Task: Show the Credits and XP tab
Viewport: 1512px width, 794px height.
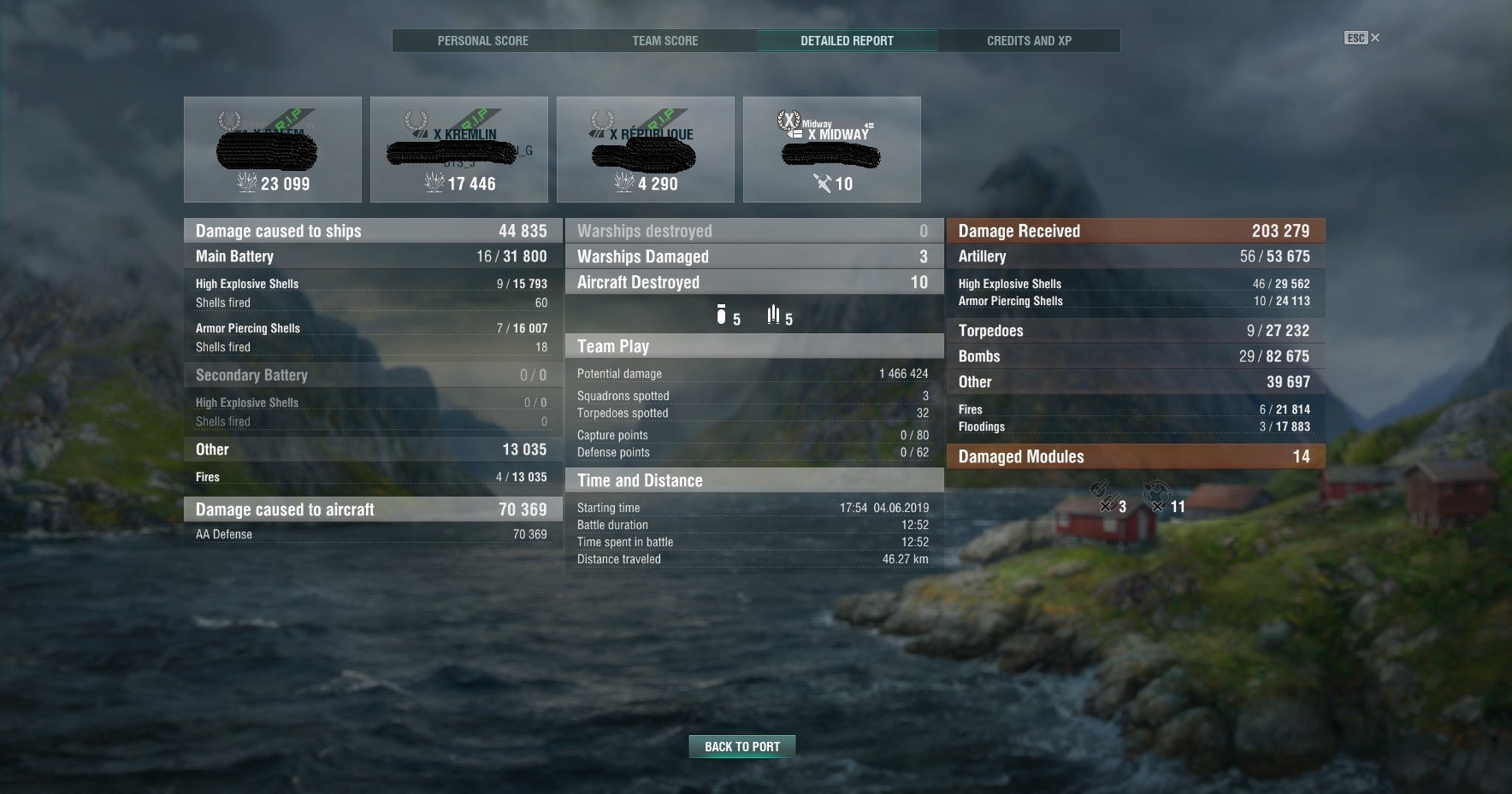Action: 1029,40
